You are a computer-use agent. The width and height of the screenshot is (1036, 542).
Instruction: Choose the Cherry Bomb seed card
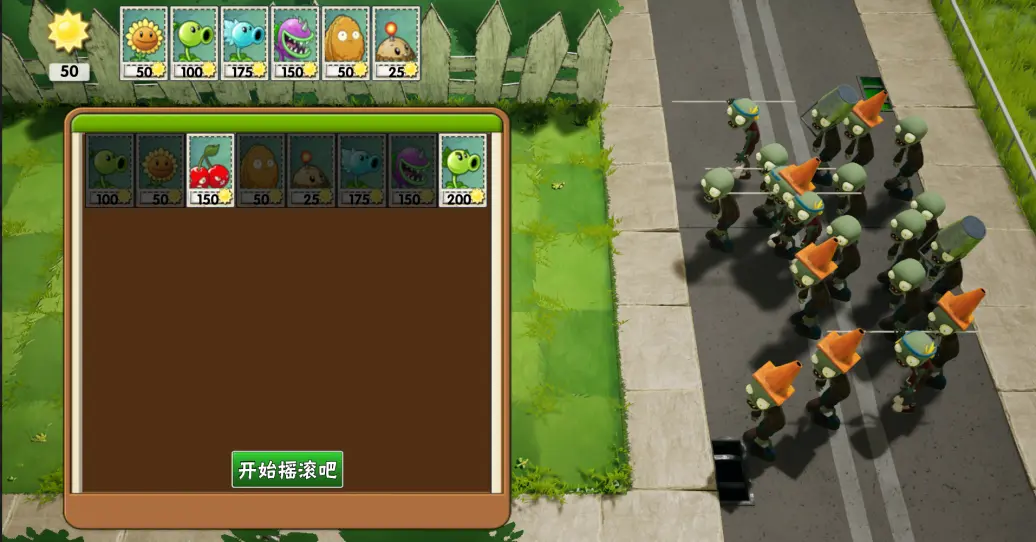tap(211, 170)
